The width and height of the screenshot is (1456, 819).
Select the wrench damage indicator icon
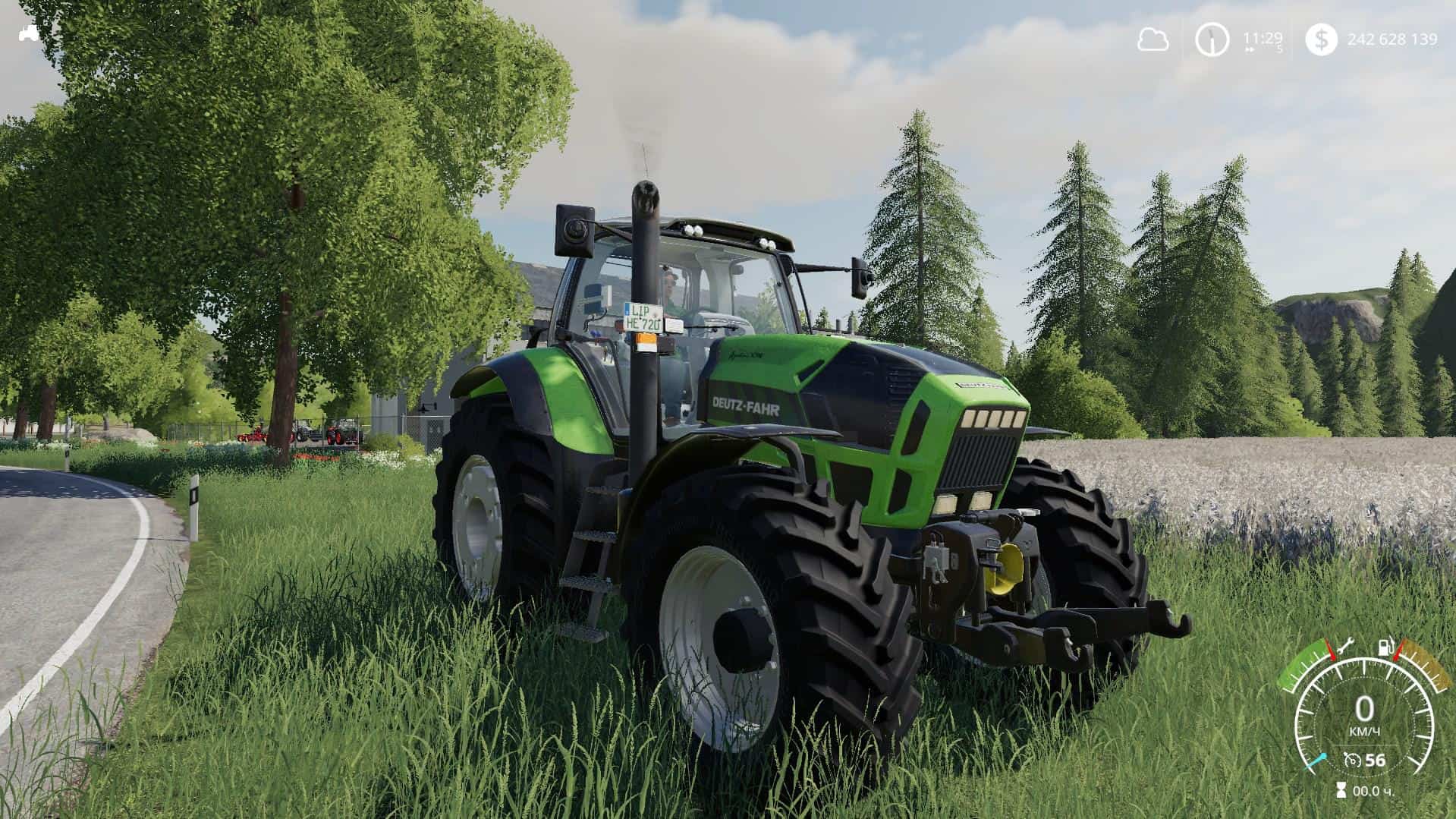click(1348, 647)
